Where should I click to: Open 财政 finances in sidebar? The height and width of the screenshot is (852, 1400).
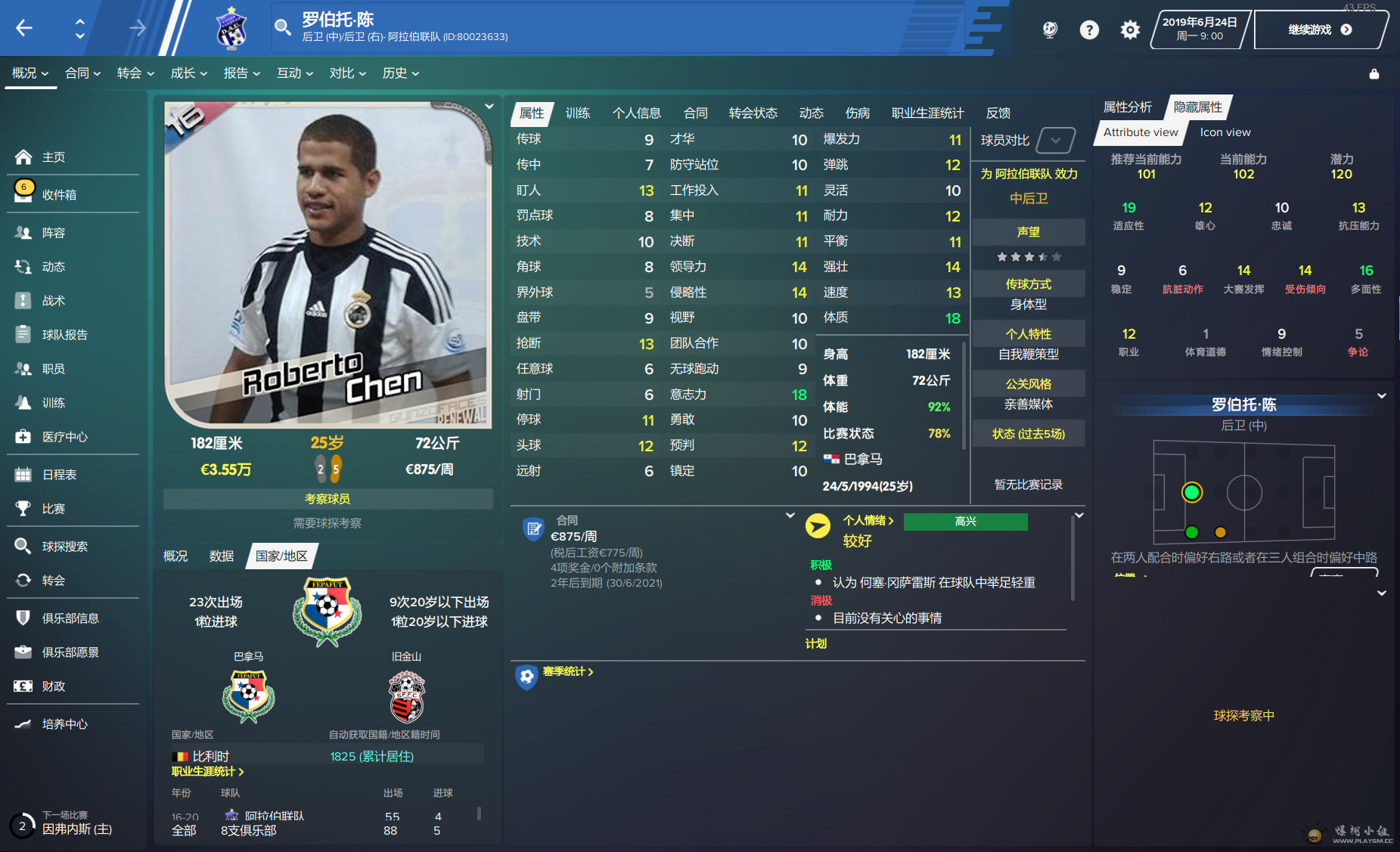coord(53,686)
